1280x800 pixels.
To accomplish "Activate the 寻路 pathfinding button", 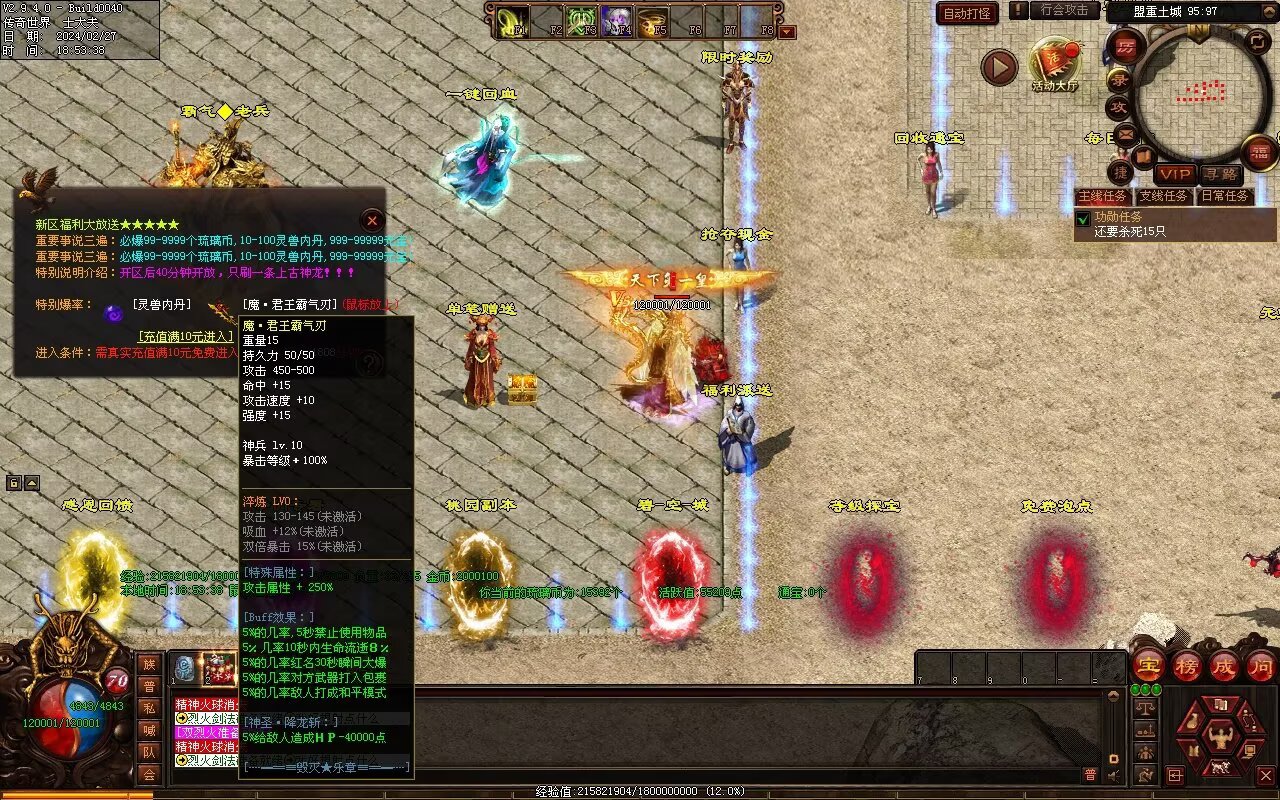I will (x=1220, y=175).
